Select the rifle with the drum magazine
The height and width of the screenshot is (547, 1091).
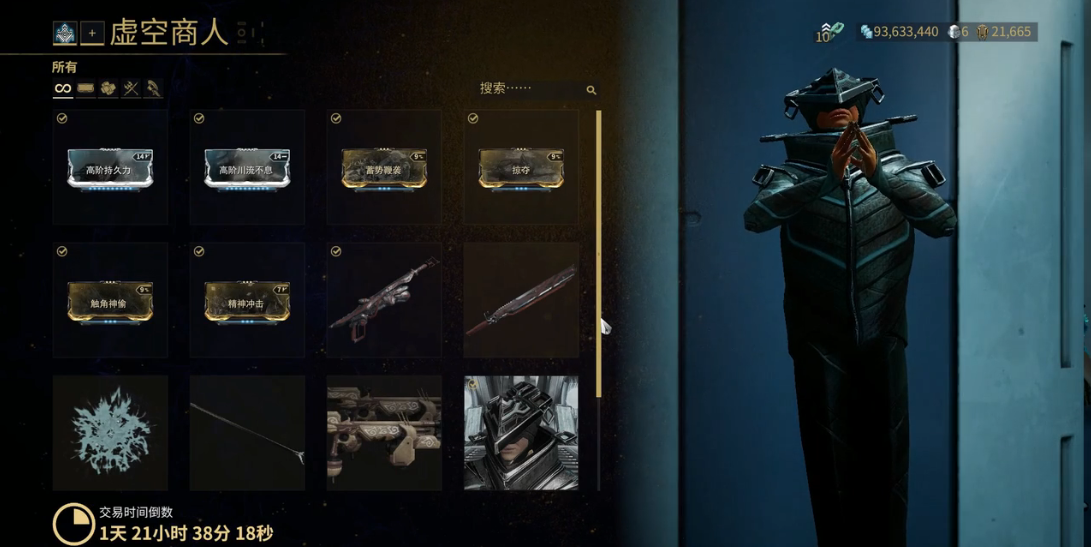coord(384,300)
